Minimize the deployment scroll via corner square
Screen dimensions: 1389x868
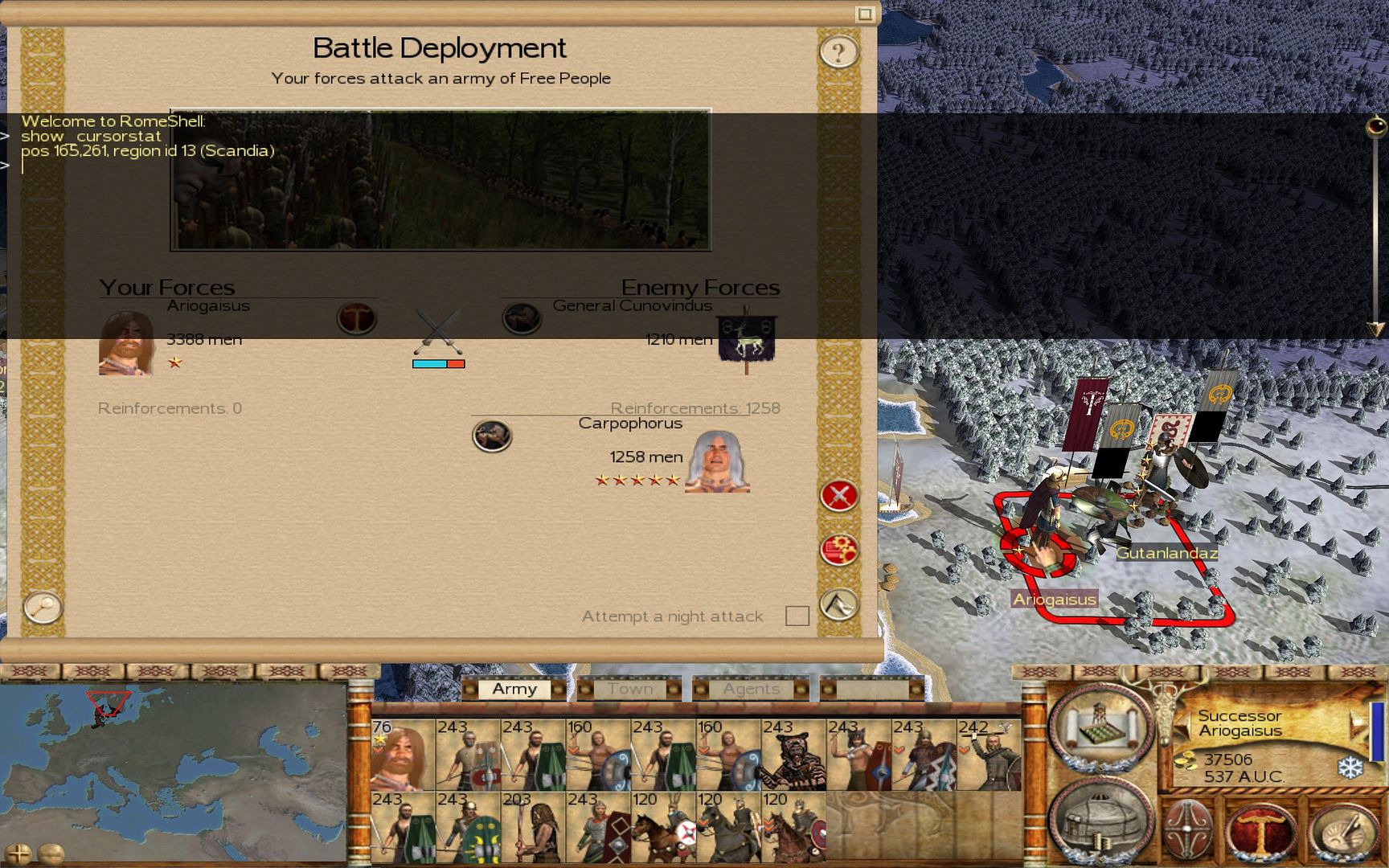pyautogui.click(x=865, y=14)
